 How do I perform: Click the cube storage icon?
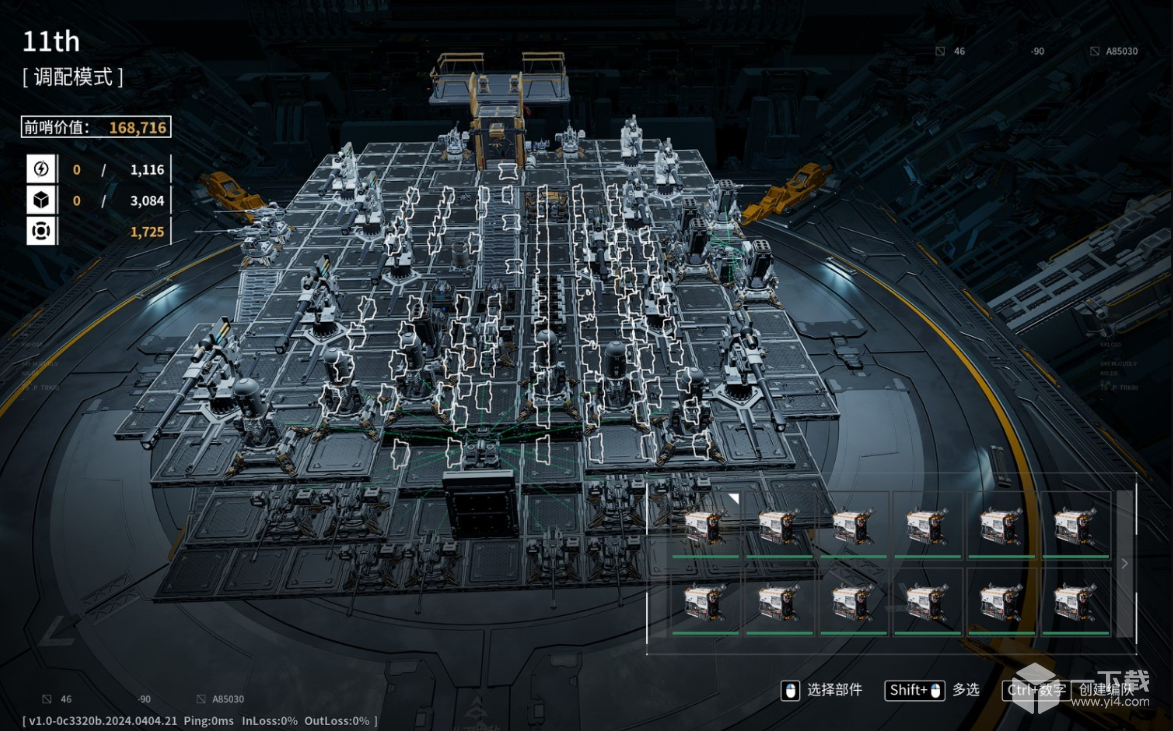[41, 201]
